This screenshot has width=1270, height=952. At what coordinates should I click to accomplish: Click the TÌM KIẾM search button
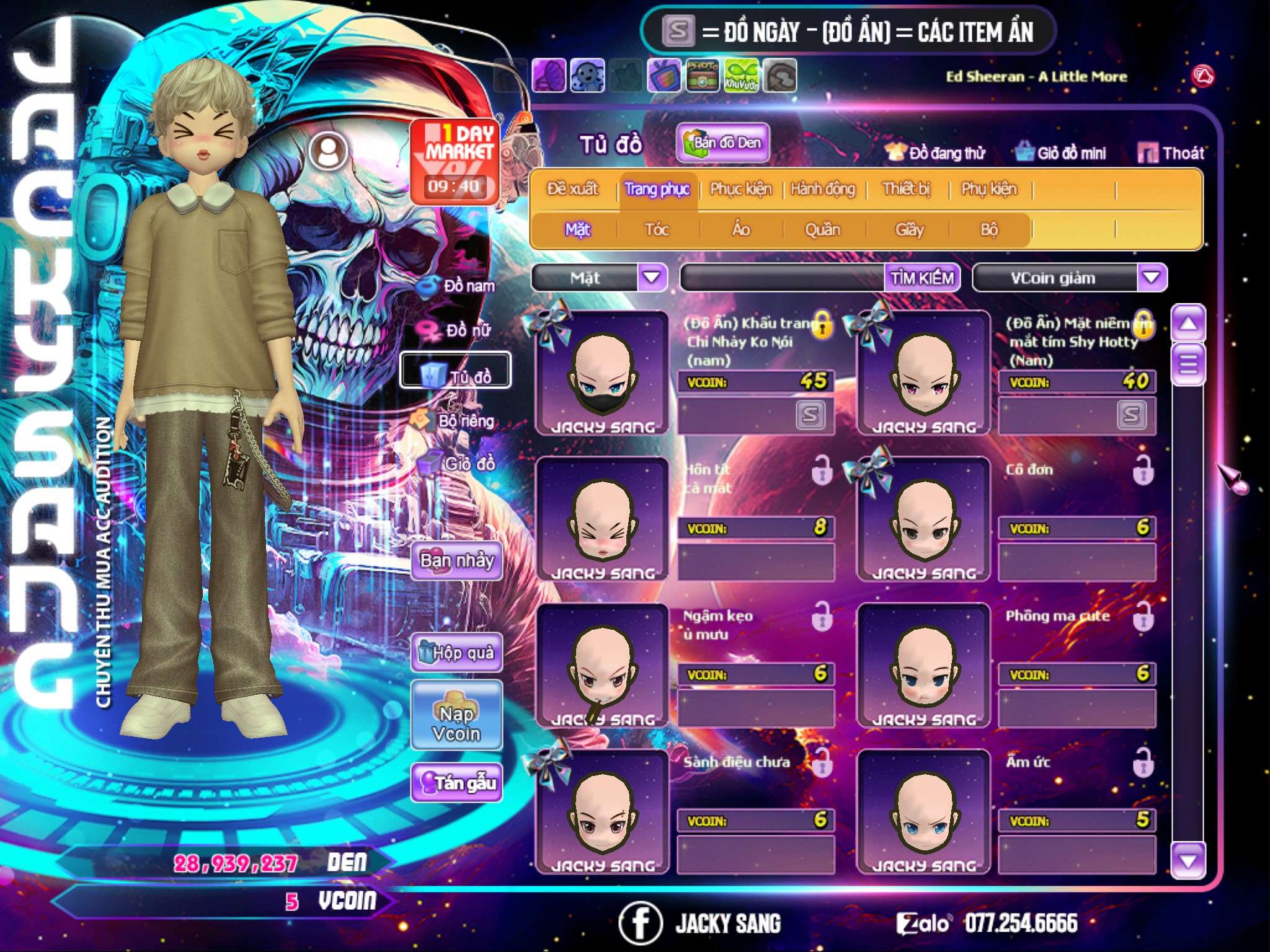922,278
